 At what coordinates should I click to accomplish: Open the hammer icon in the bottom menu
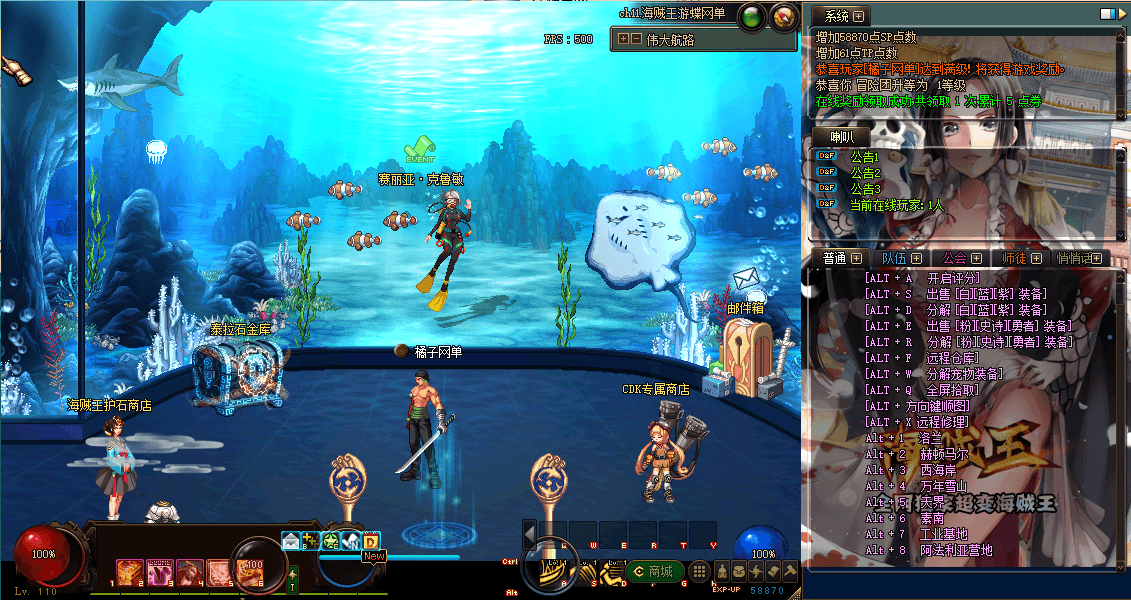(x=790, y=571)
